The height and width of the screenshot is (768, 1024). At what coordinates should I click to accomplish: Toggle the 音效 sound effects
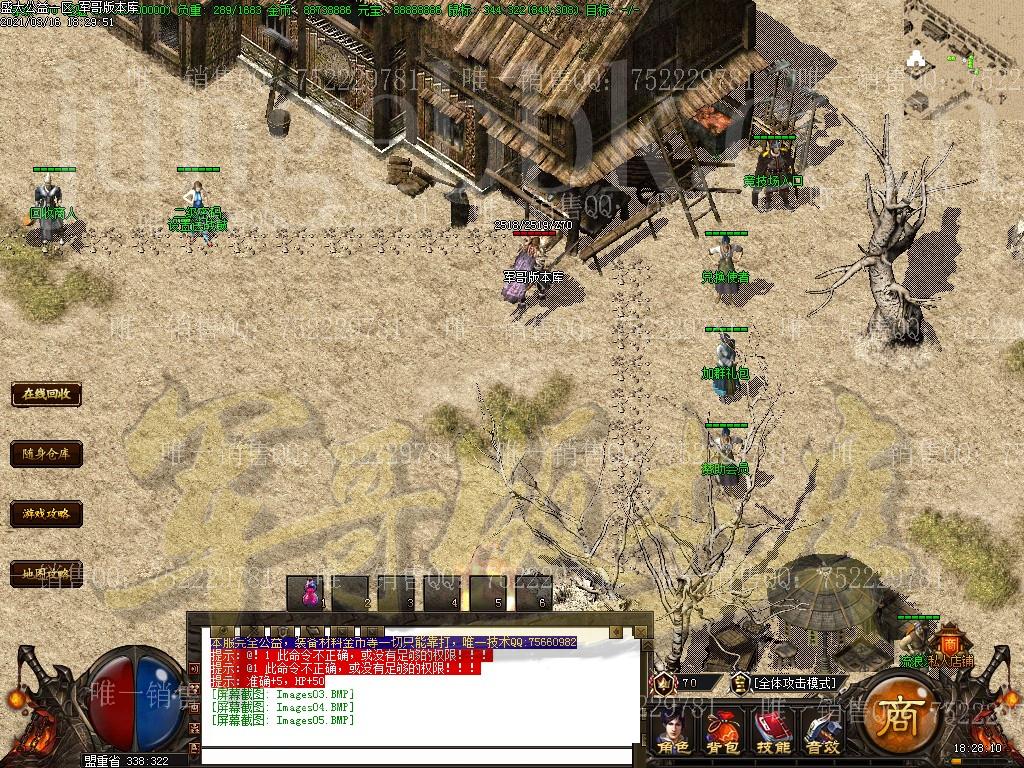pyautogui.click(x=823, y=733)
